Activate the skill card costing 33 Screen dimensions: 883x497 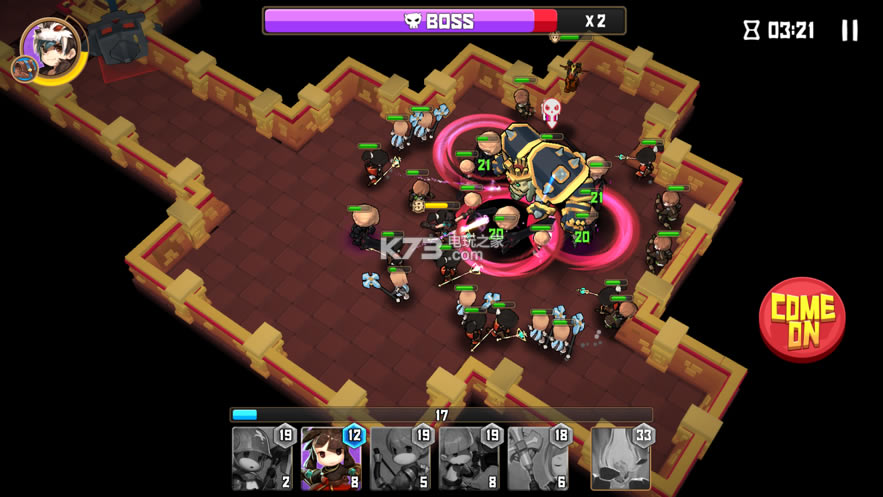[621, 458]
